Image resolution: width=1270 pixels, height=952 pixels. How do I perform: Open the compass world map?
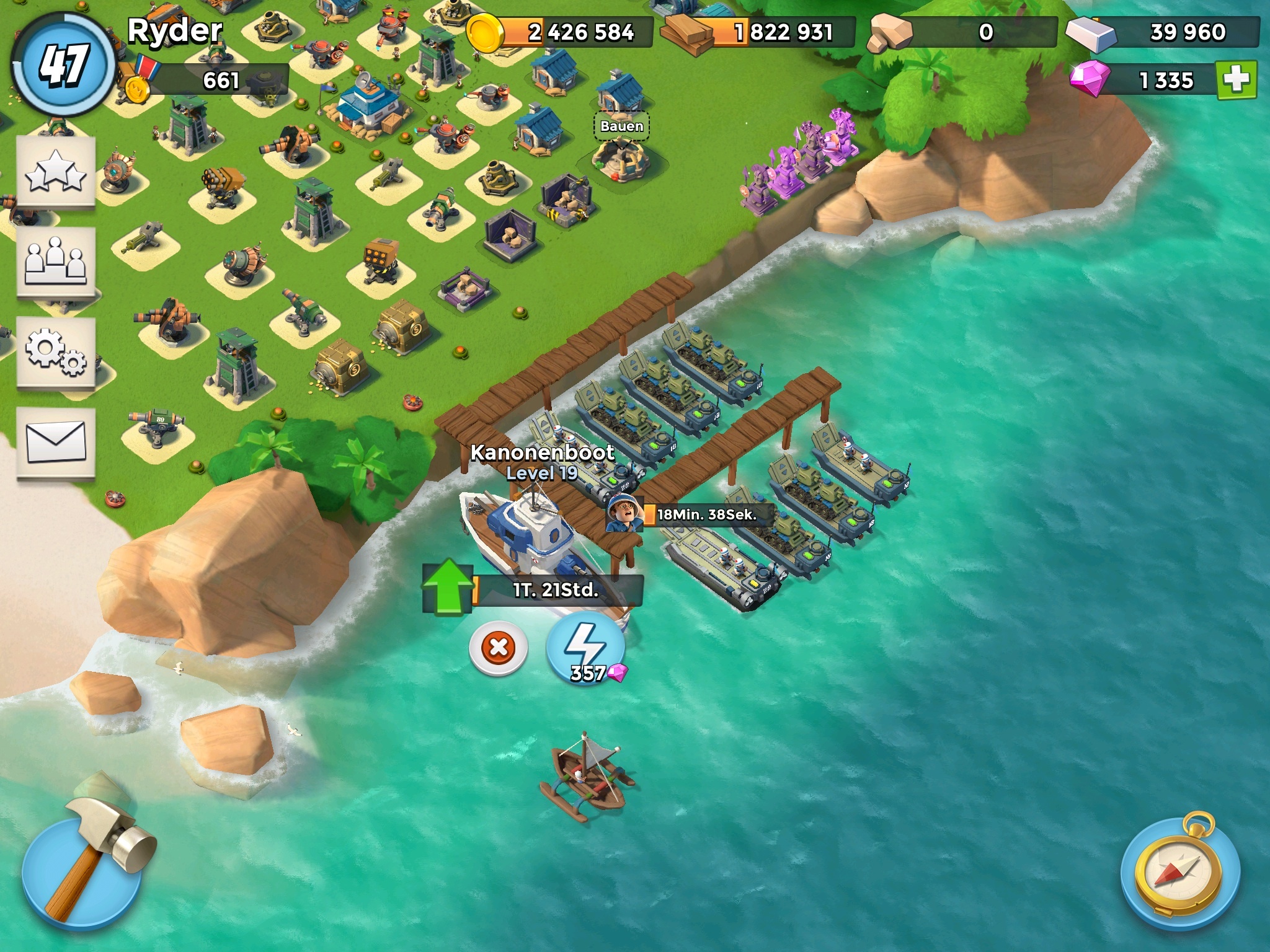tap(1180, 871)
